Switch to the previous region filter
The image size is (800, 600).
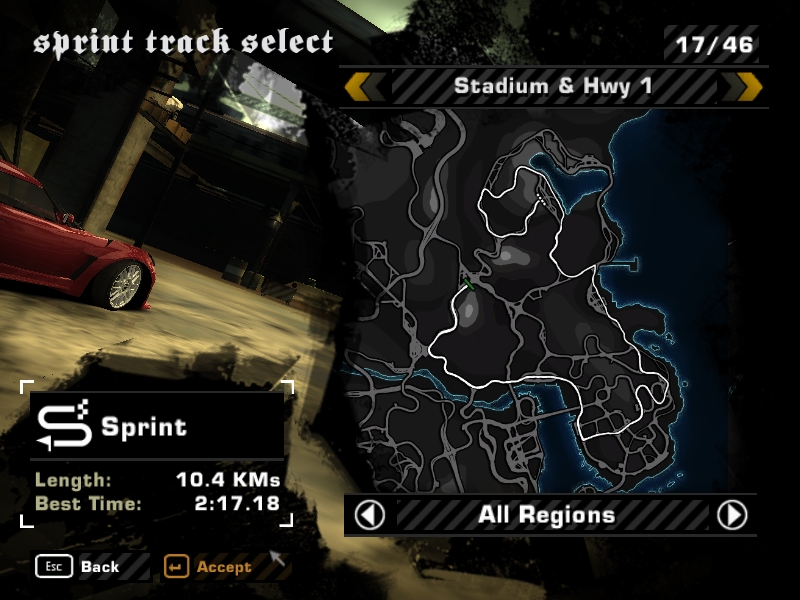[371, 515]
